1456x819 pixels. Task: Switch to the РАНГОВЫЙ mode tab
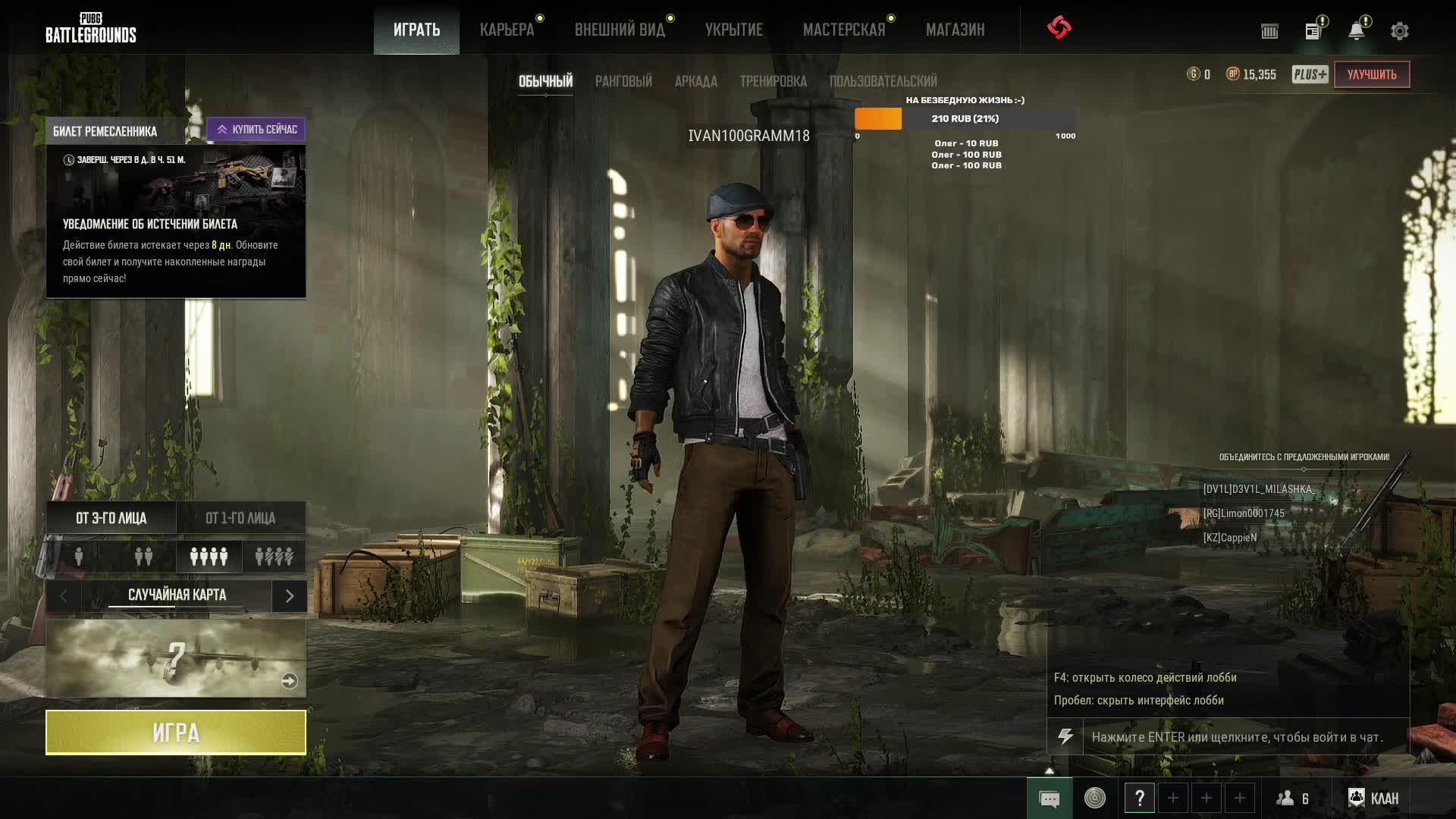point(623,81)
